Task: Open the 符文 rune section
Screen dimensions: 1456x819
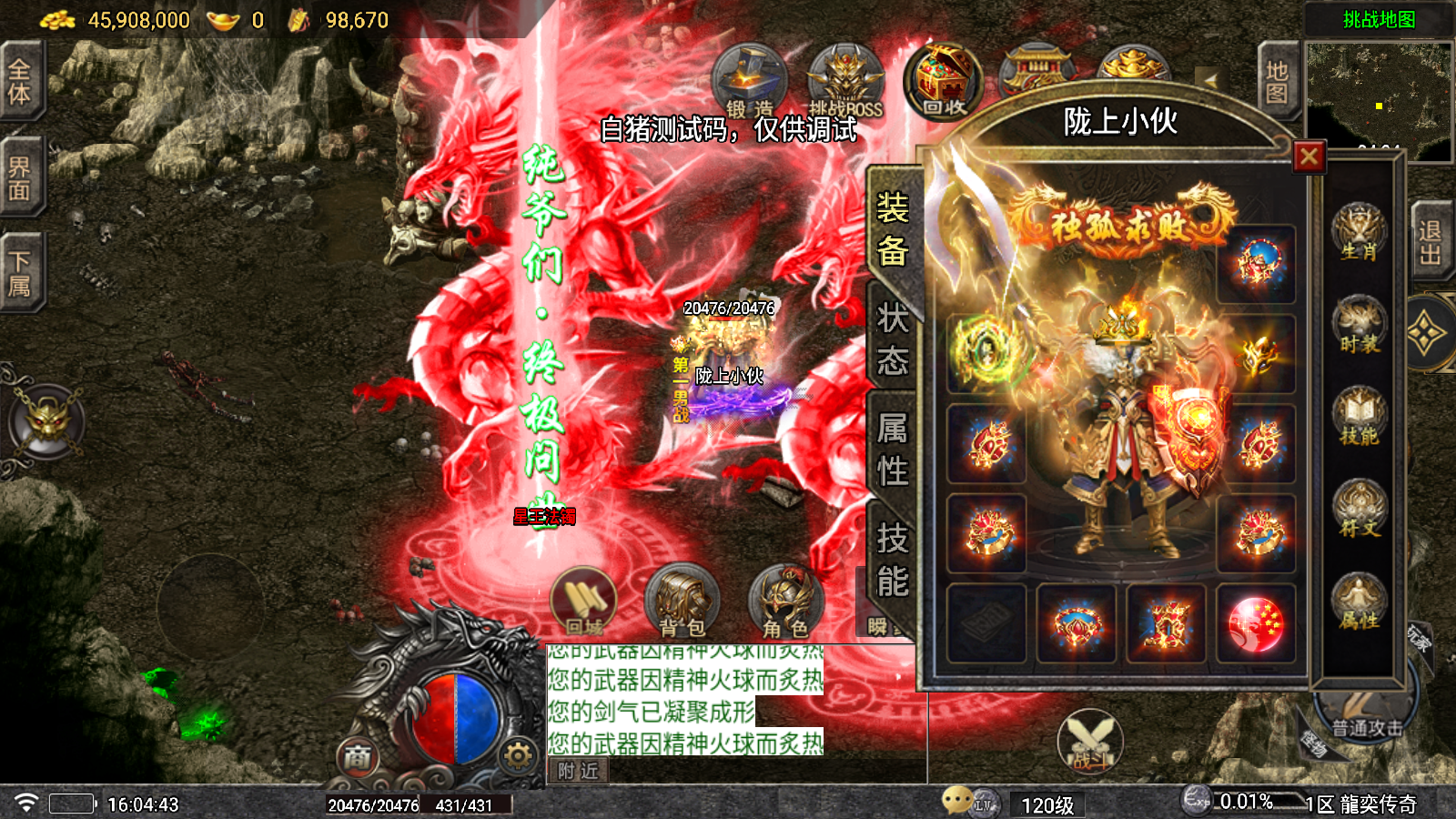Action: tap(1359, 510)
